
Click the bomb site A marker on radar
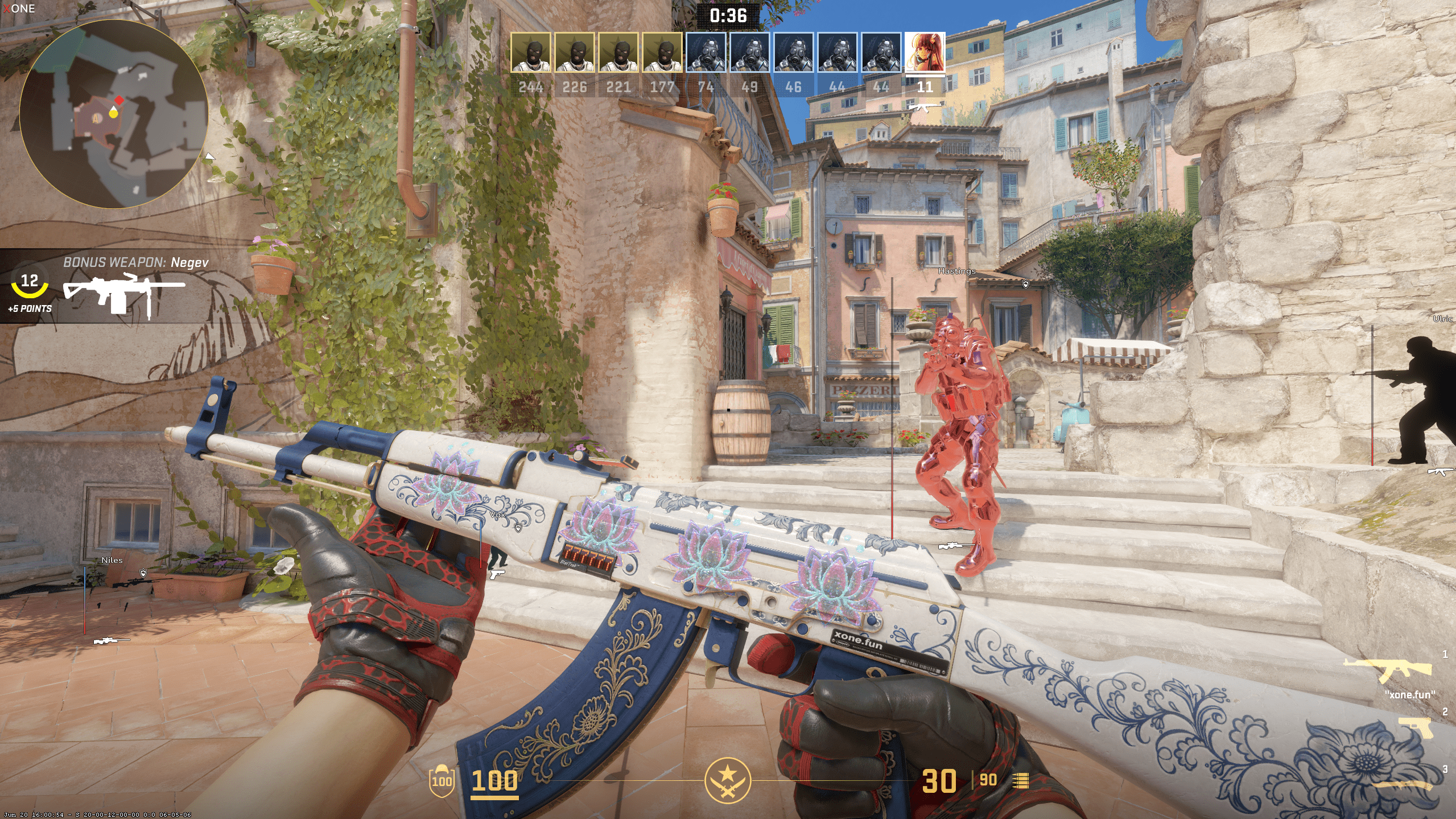tap(97, 118)
